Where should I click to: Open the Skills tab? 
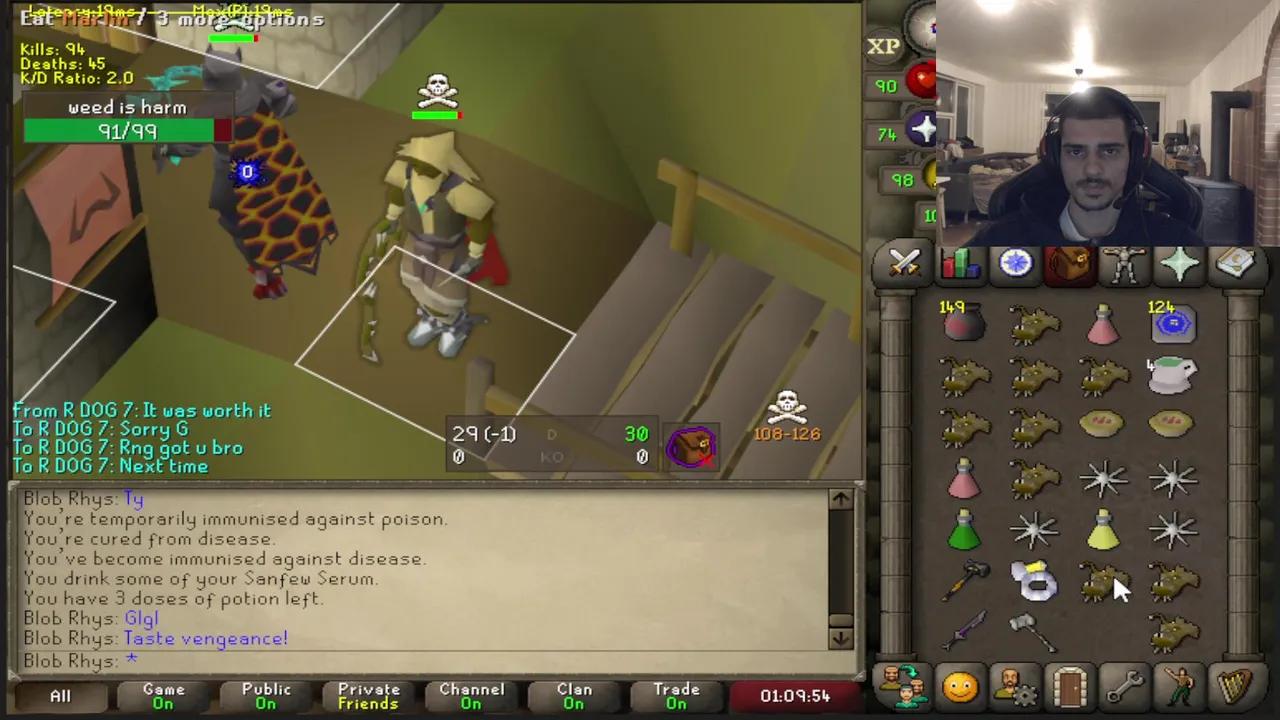point(959,262)
